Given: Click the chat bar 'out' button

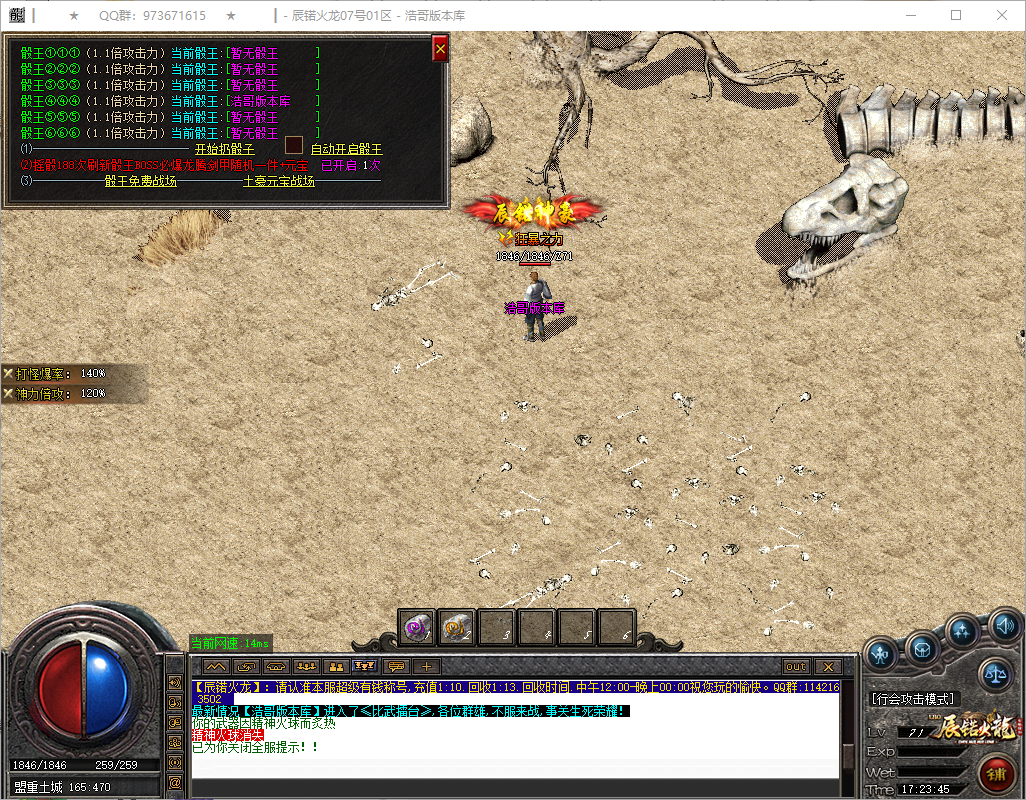Looking at the screenshot, I should click(796, 667).
